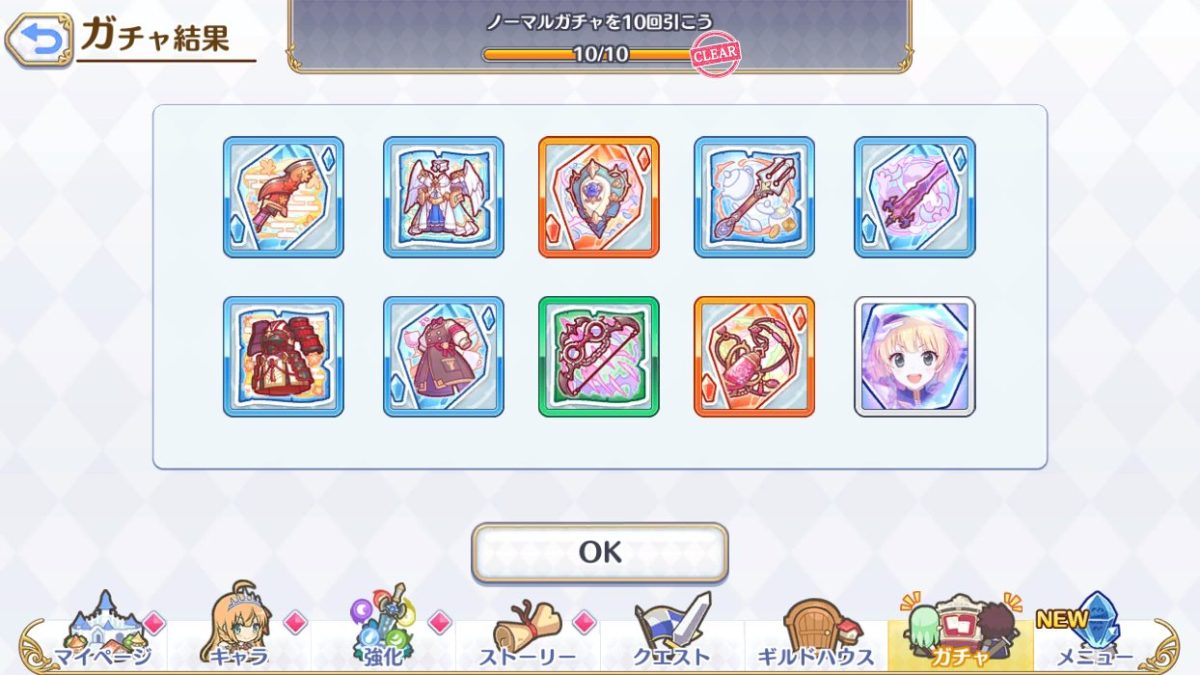Select the blonde character memory piece
This screenshot has width=1200, height=675.
(914, 356)
